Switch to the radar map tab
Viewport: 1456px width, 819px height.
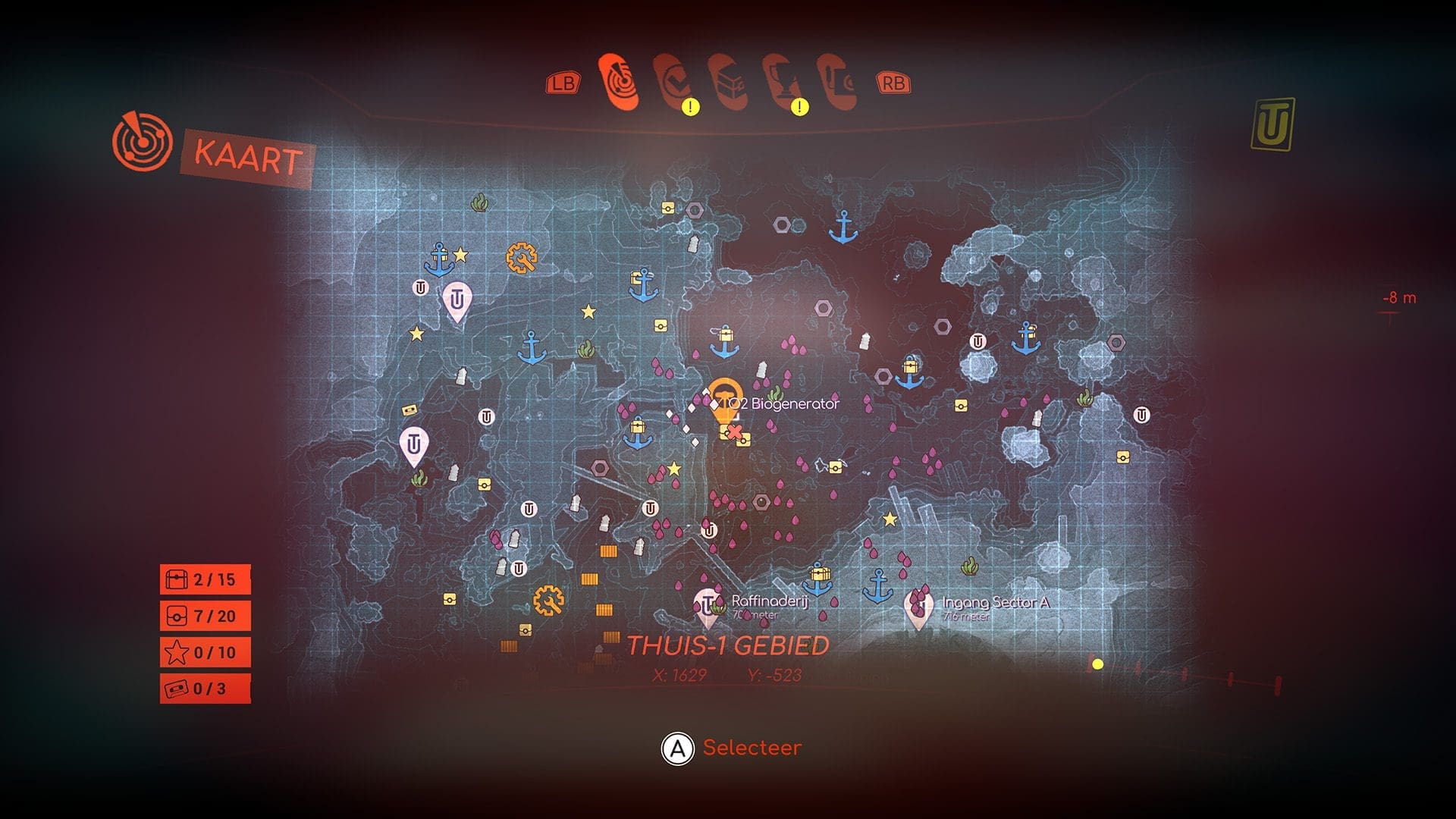click(x=619, y=80)
